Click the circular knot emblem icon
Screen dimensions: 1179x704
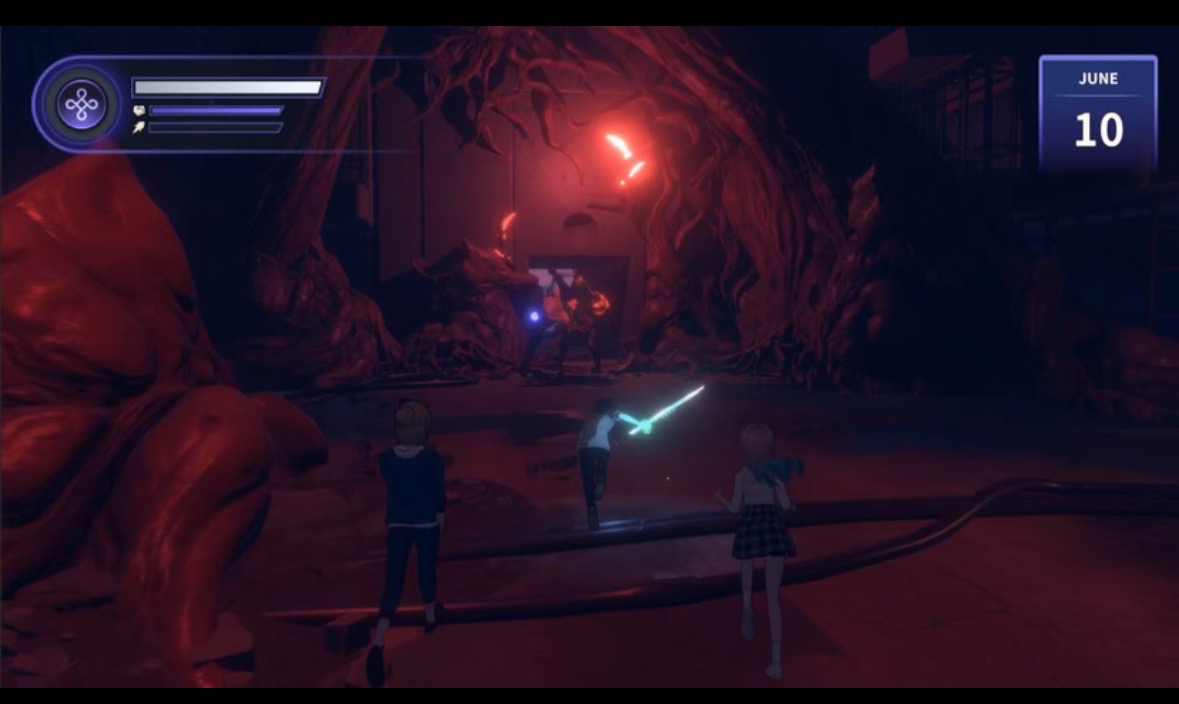click(x=81, y=104)
